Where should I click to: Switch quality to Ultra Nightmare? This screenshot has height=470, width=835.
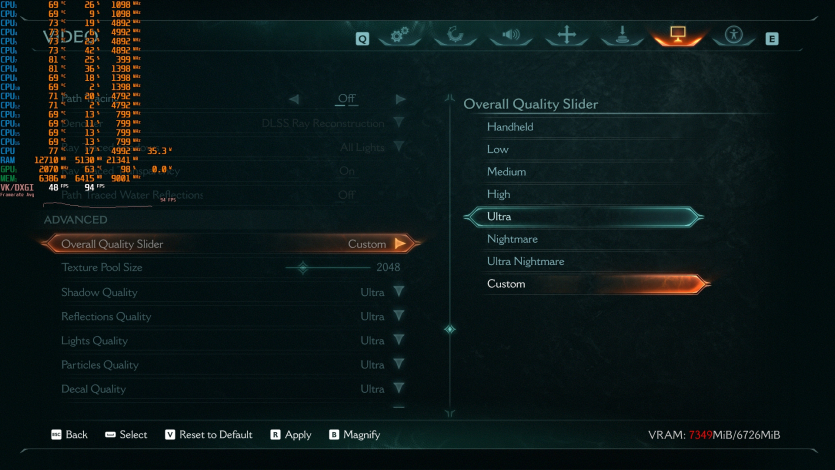(525, 261)
